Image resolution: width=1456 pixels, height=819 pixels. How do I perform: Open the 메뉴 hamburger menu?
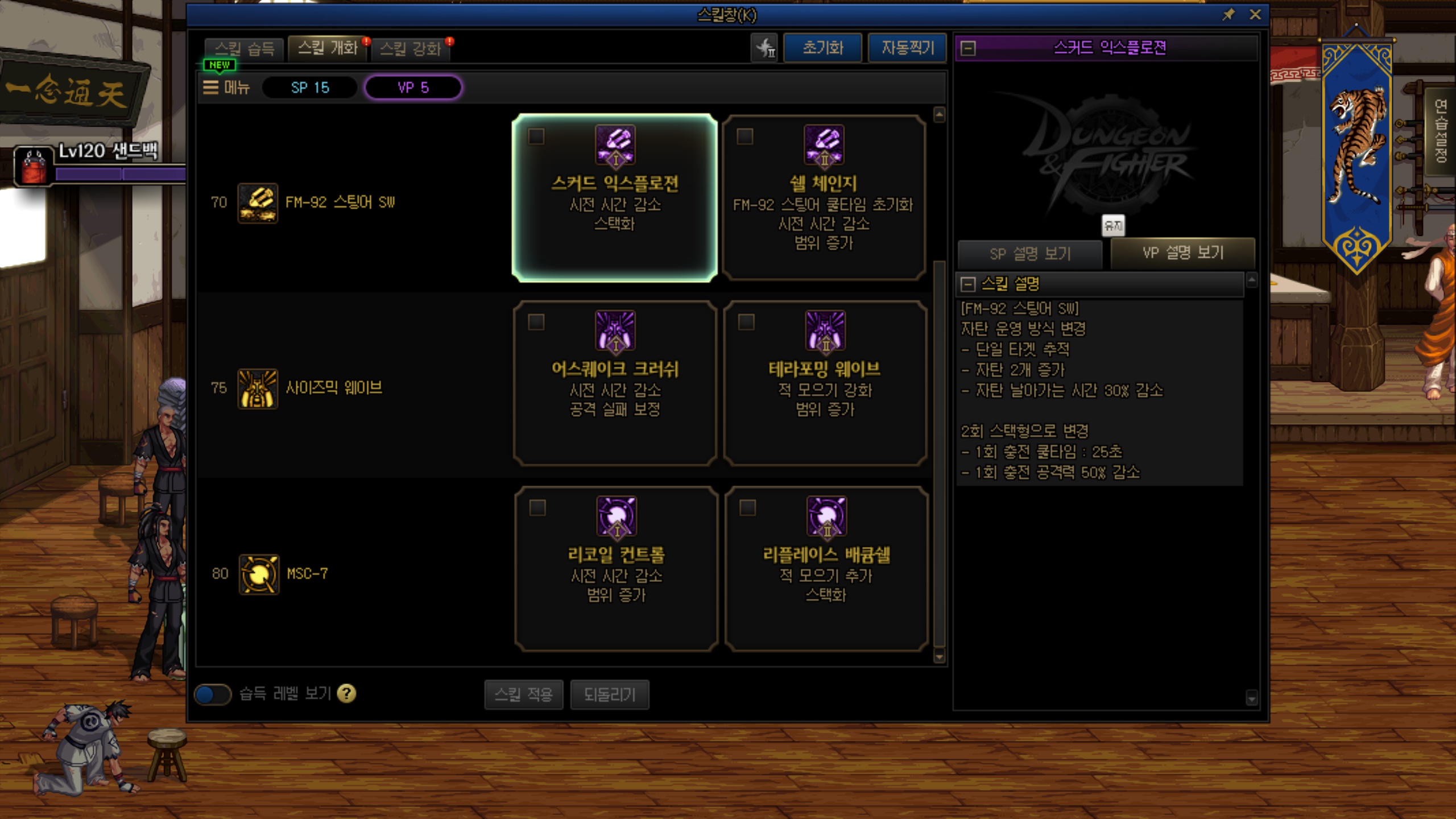point(227,88)
